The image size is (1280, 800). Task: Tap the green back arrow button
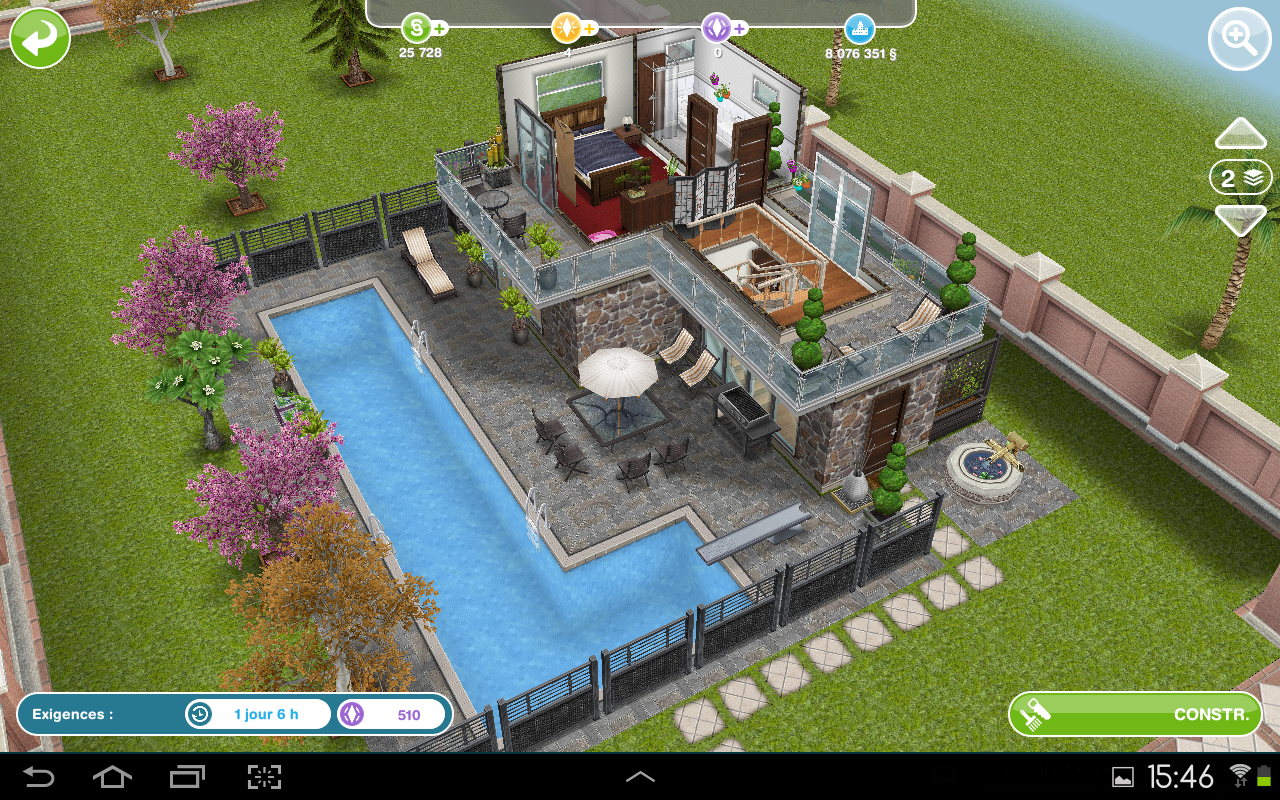40,40
